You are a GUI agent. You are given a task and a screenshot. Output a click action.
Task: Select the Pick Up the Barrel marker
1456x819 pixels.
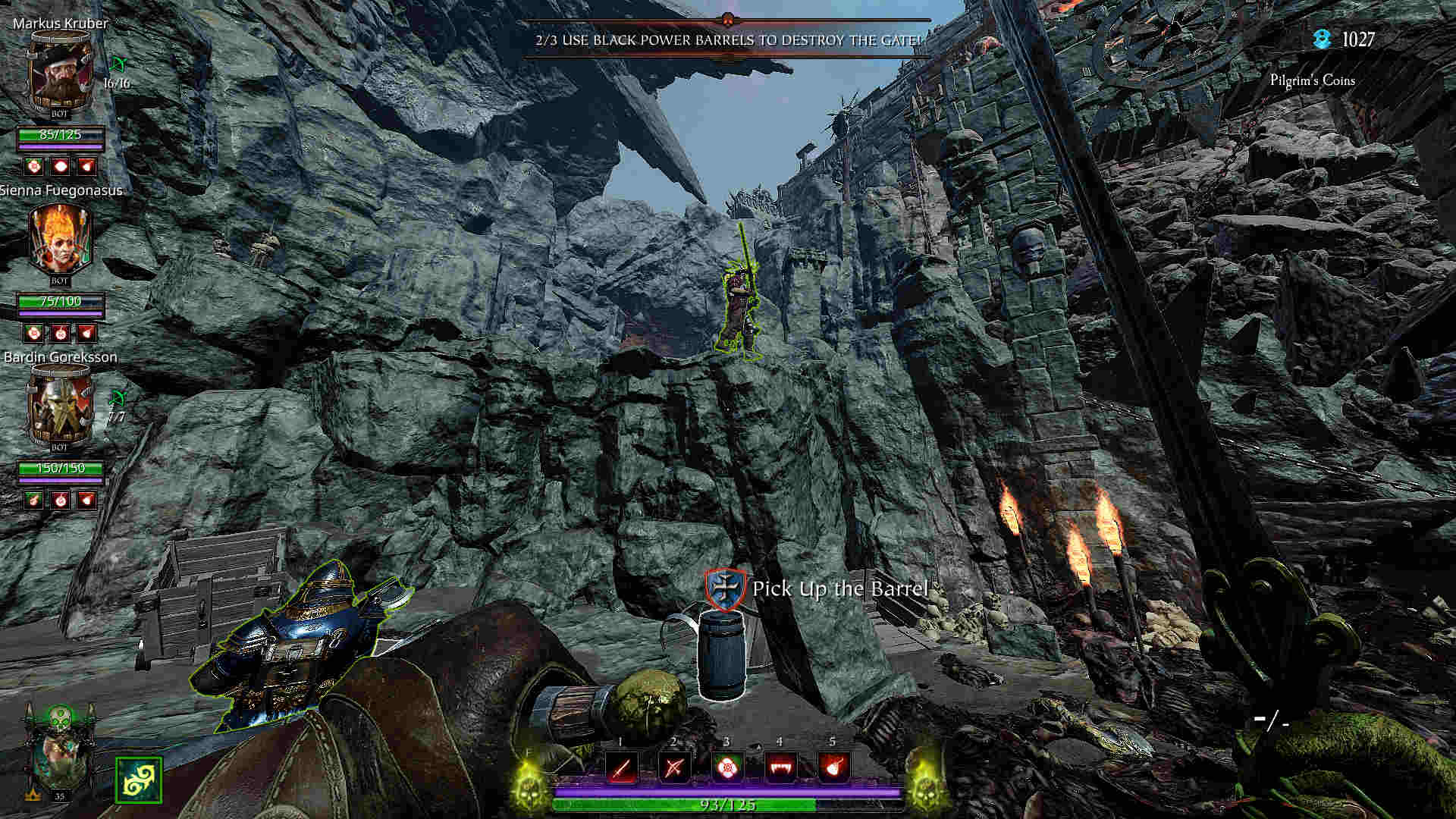pyautogui.click(x=726, y=590)
